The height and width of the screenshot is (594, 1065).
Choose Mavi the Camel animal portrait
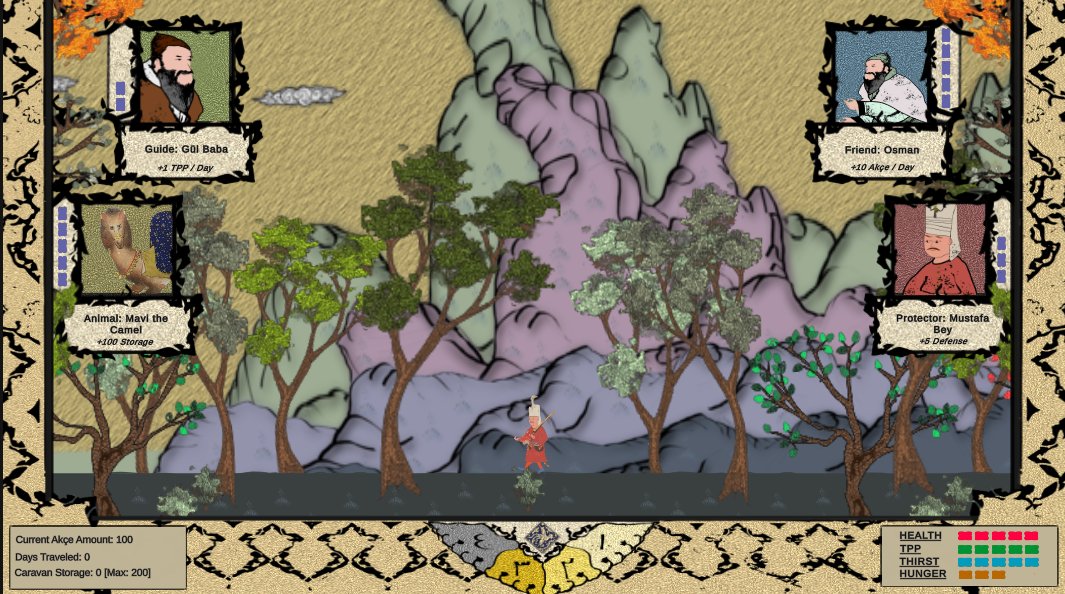pyautogui.click(x=126, y=250)
